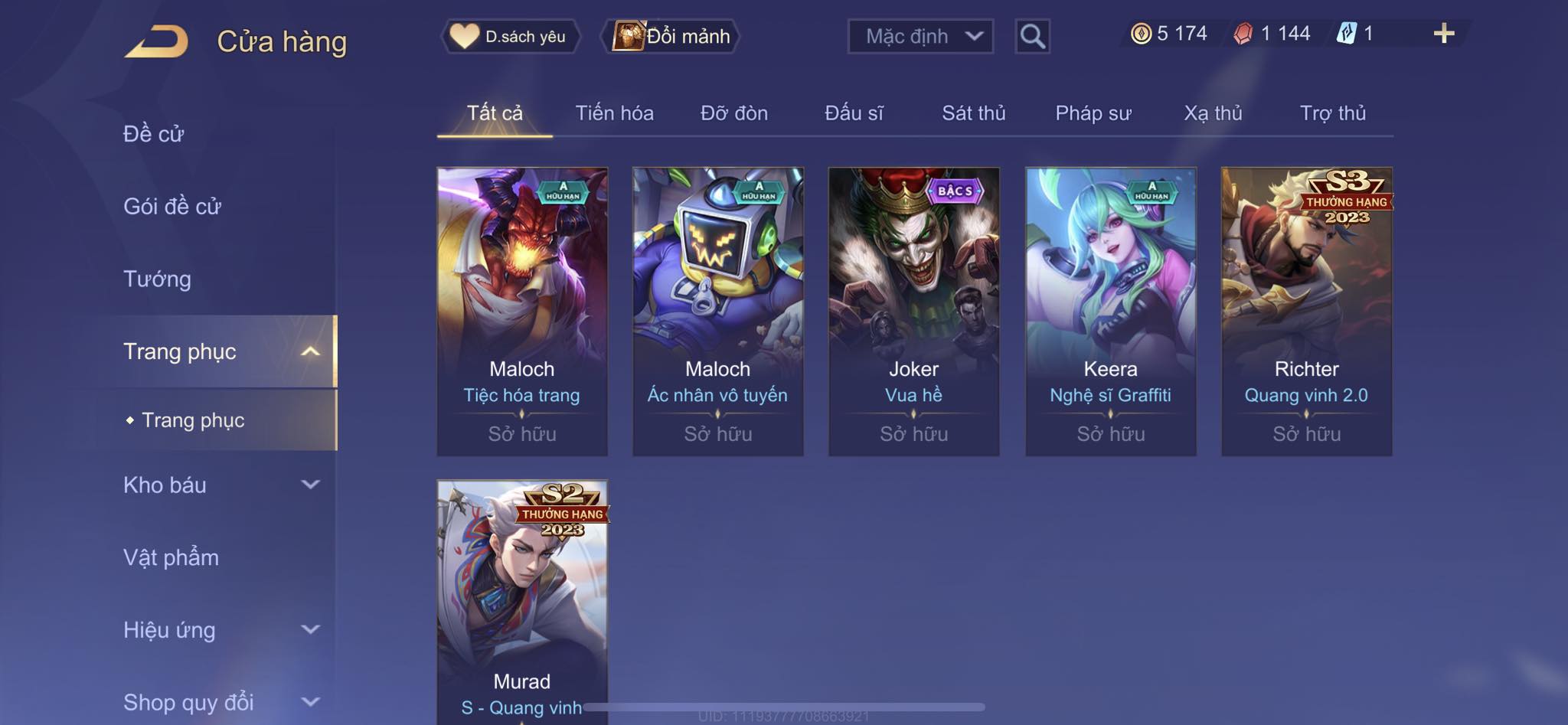Choose the Pháp sư tab

click(1093, 113)
